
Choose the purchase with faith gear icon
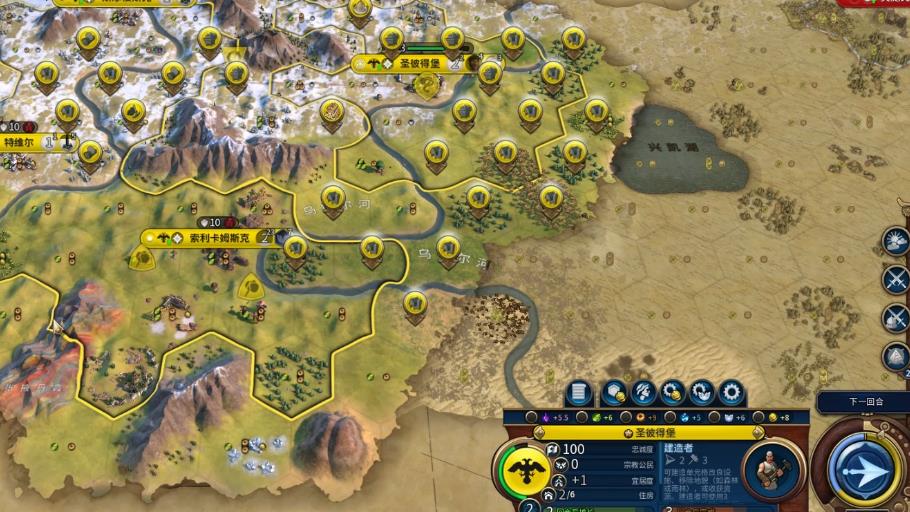[x=702, y=393]
